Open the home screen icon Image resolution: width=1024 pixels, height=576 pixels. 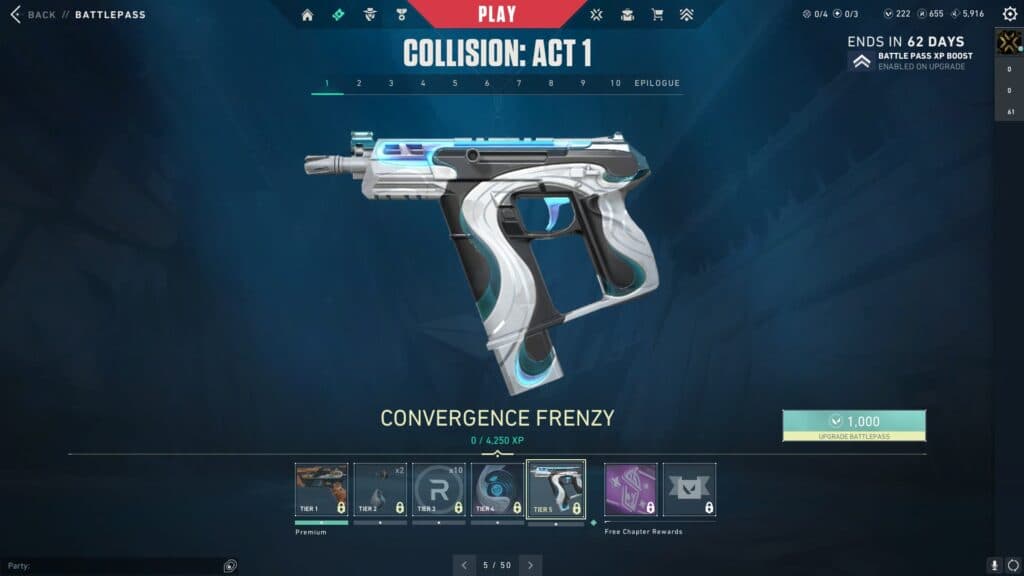tap(307, 15)
